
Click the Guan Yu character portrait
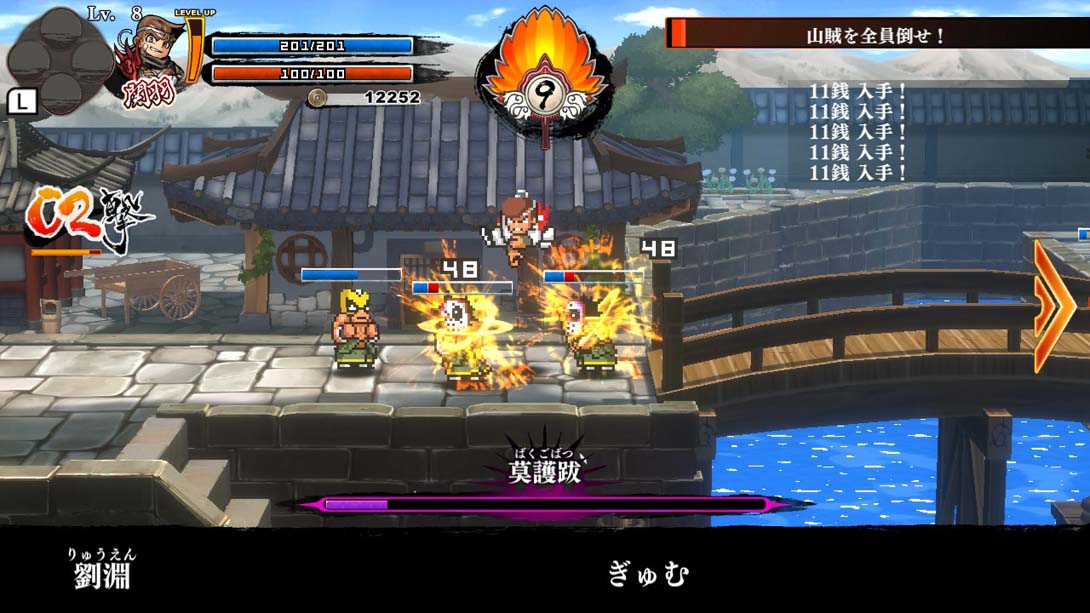click(150, 62)
